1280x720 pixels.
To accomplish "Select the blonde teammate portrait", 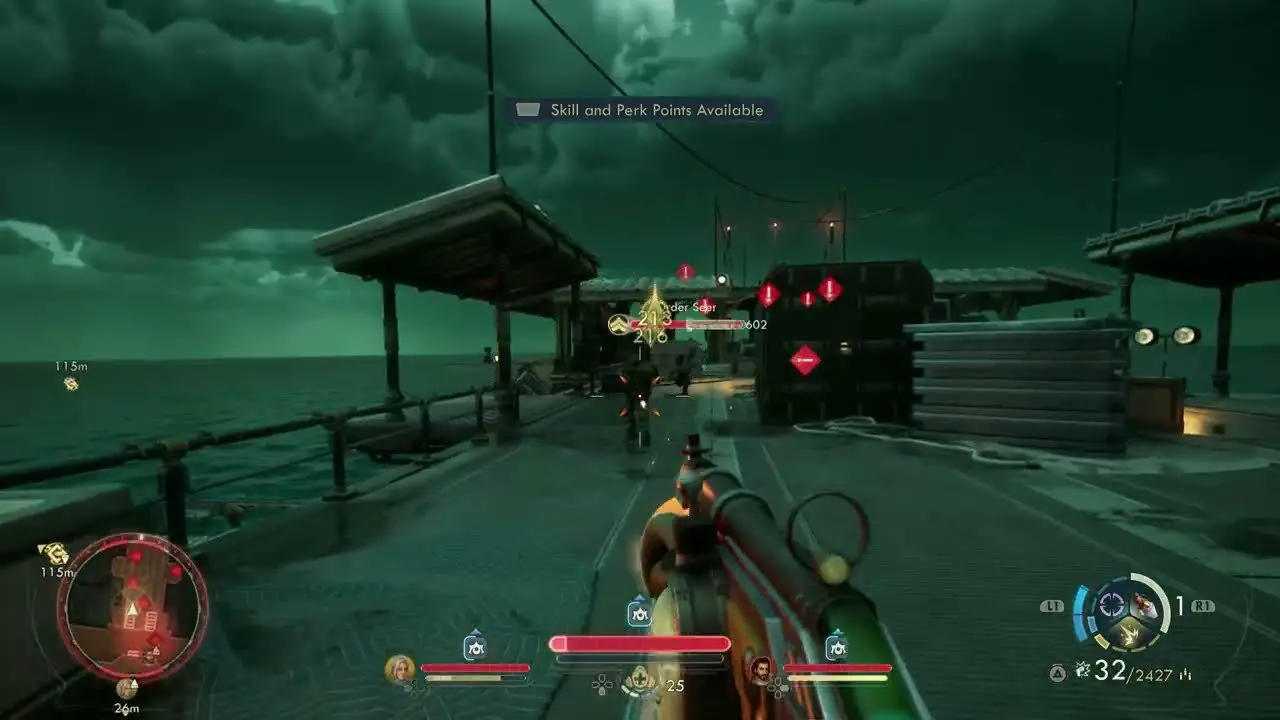I will point(399,669).
